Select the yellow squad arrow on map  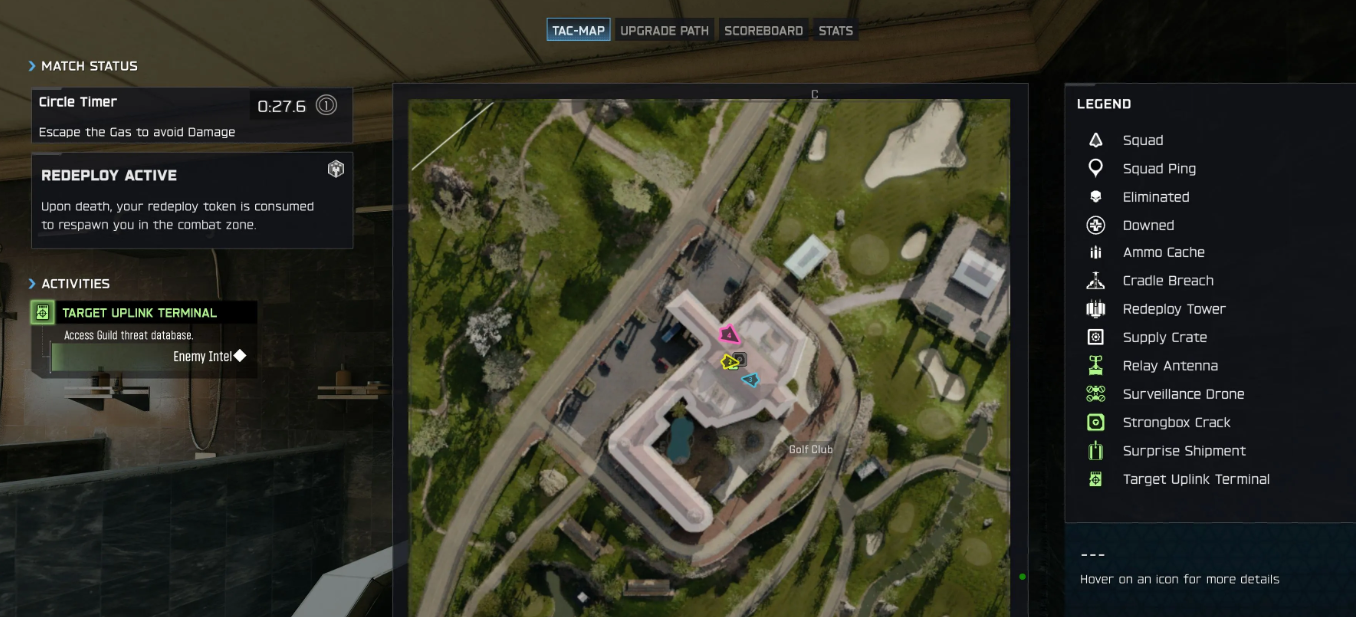point(731,361)
